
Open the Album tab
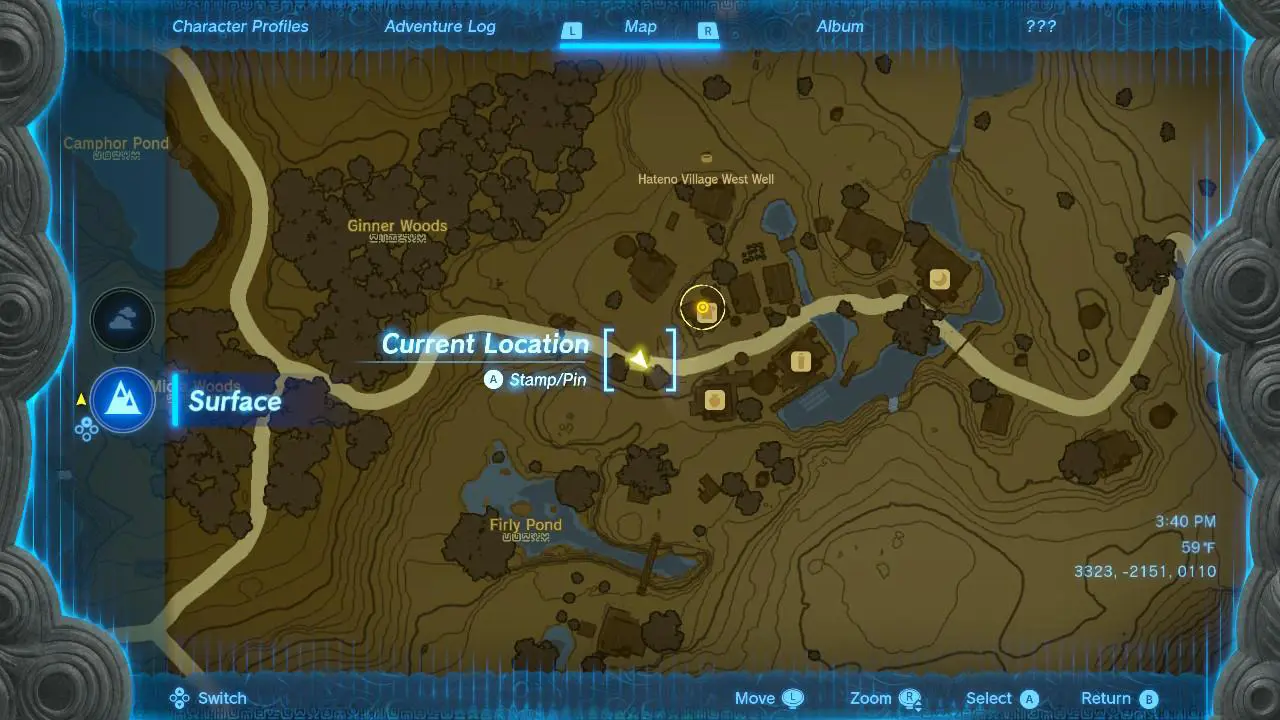(840, 26)
